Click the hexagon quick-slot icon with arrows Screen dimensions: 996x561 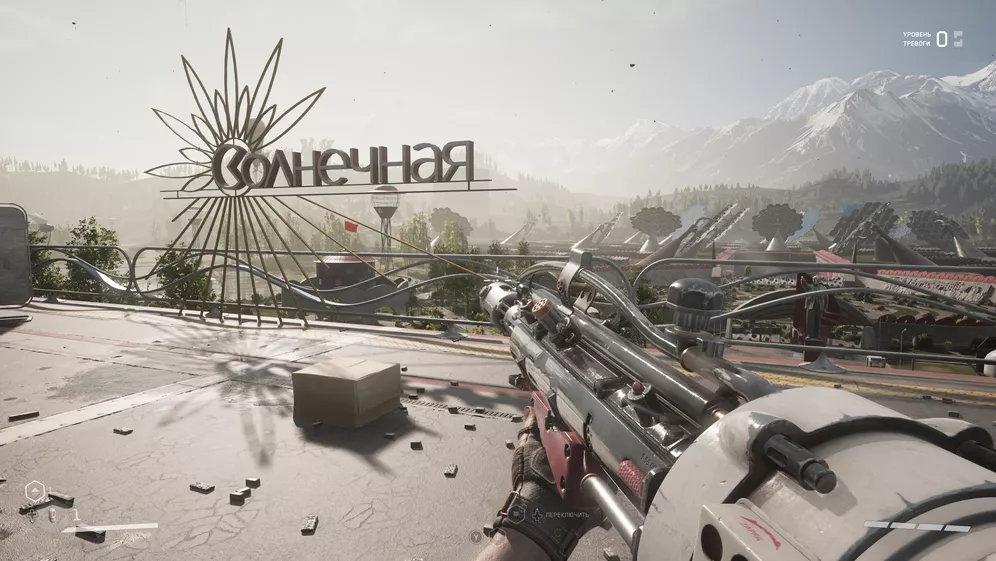pyautogui.click(x=35, y=491)
